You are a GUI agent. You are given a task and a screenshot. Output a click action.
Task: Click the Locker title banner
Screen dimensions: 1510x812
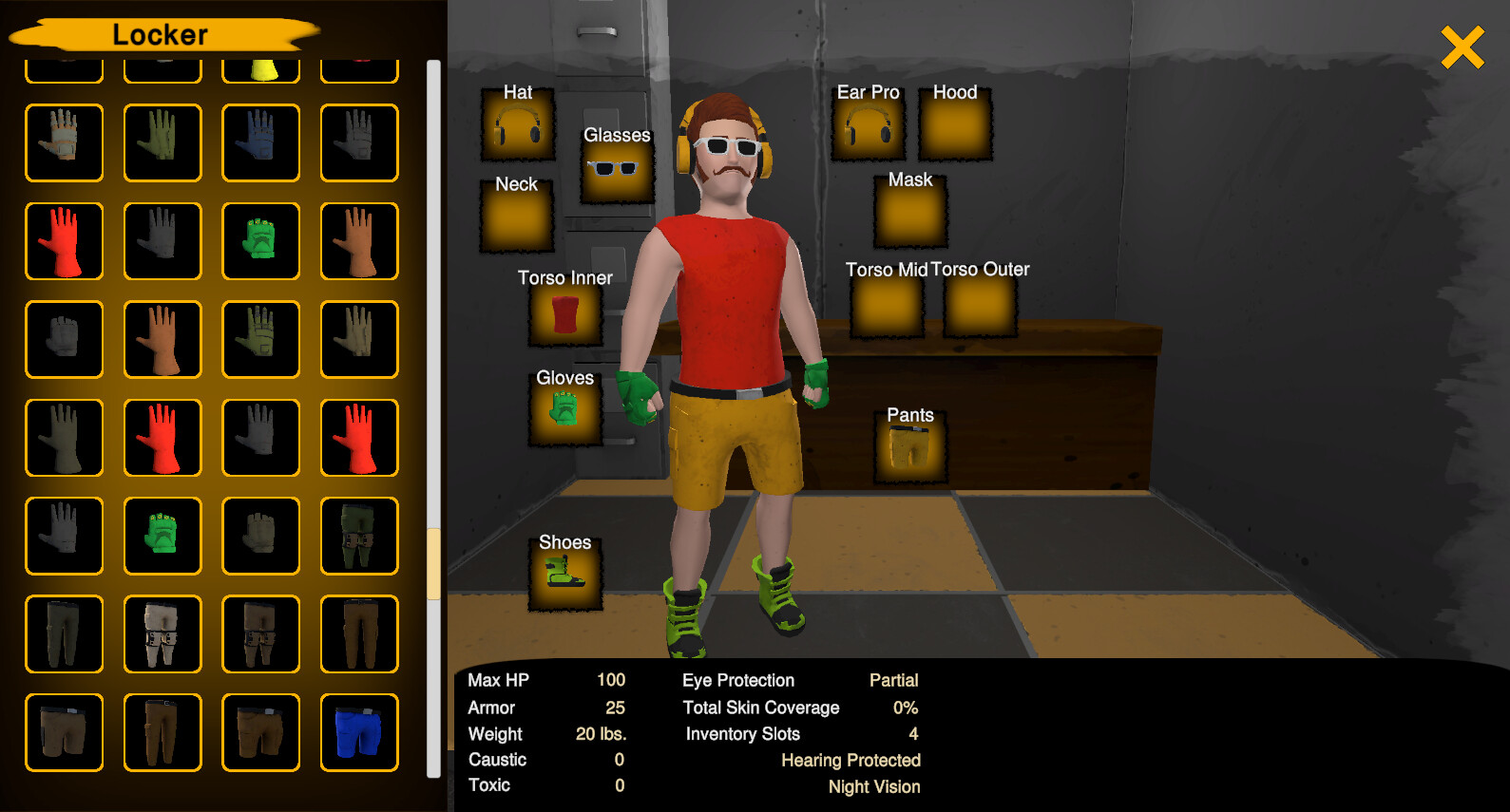pos(161,34)
